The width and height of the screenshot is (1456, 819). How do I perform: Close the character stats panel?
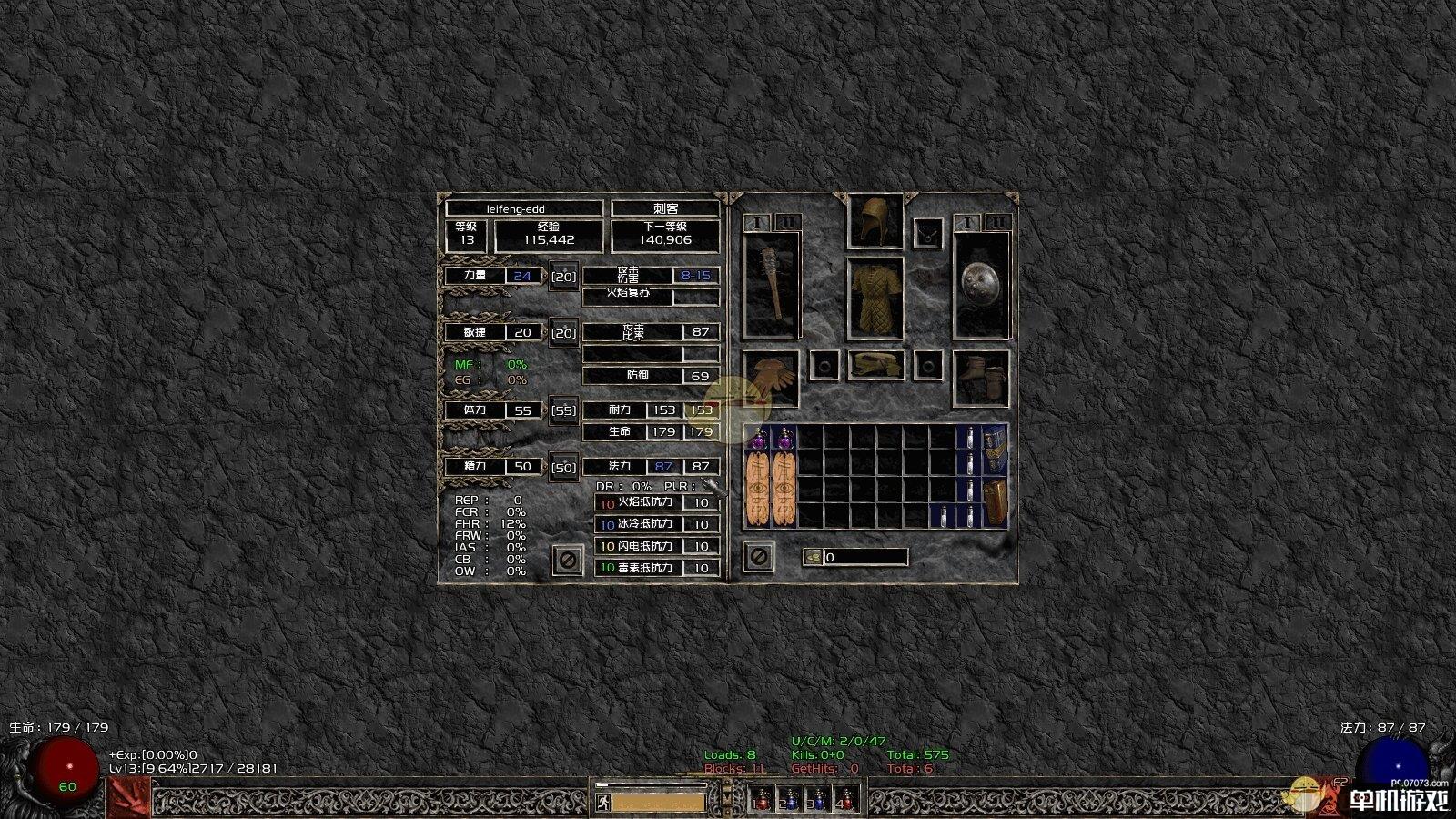567,559
